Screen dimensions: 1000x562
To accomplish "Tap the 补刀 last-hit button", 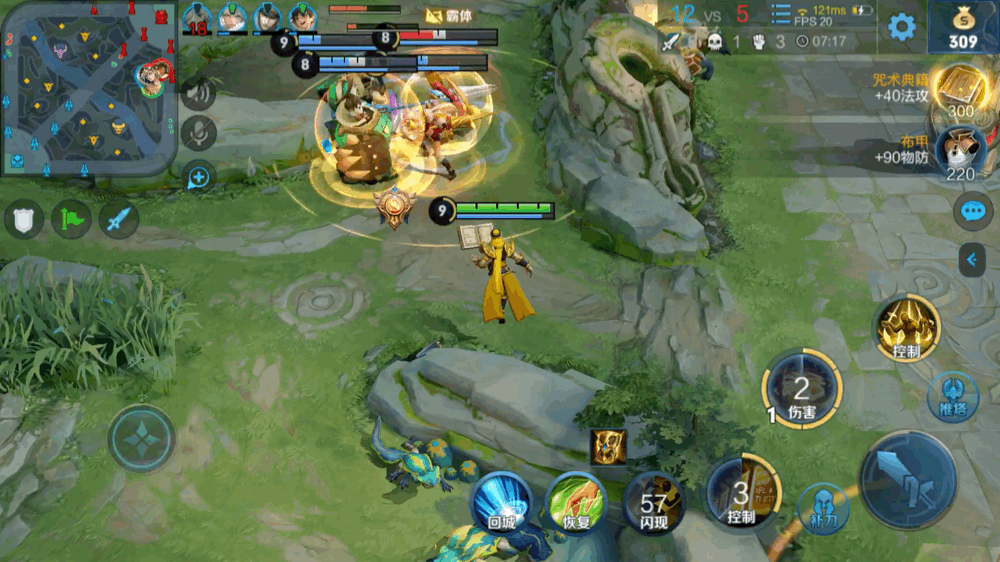I will (x=823, y=507).
